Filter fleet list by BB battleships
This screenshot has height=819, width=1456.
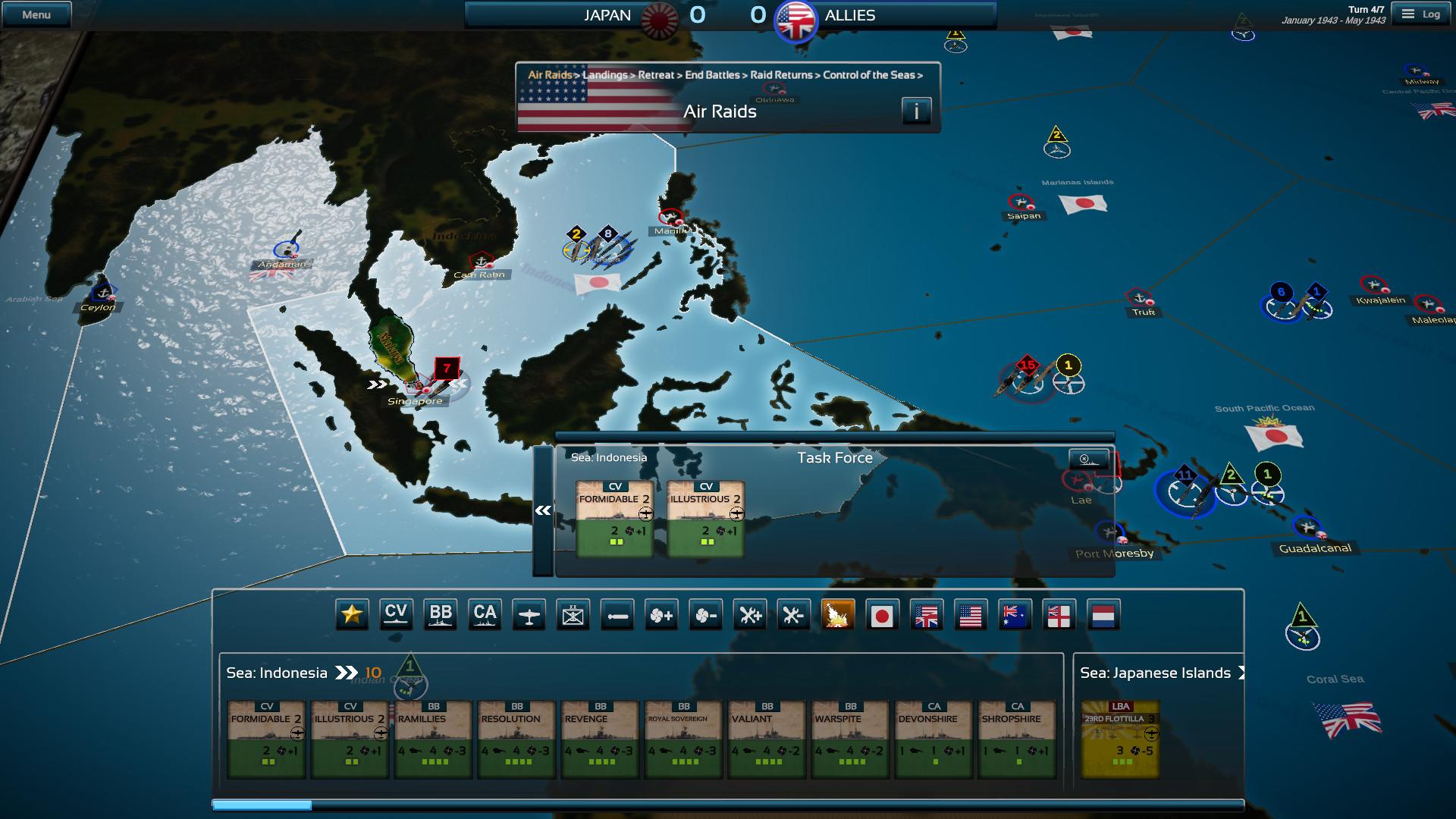pyautogui.click(x=441, y=615)
